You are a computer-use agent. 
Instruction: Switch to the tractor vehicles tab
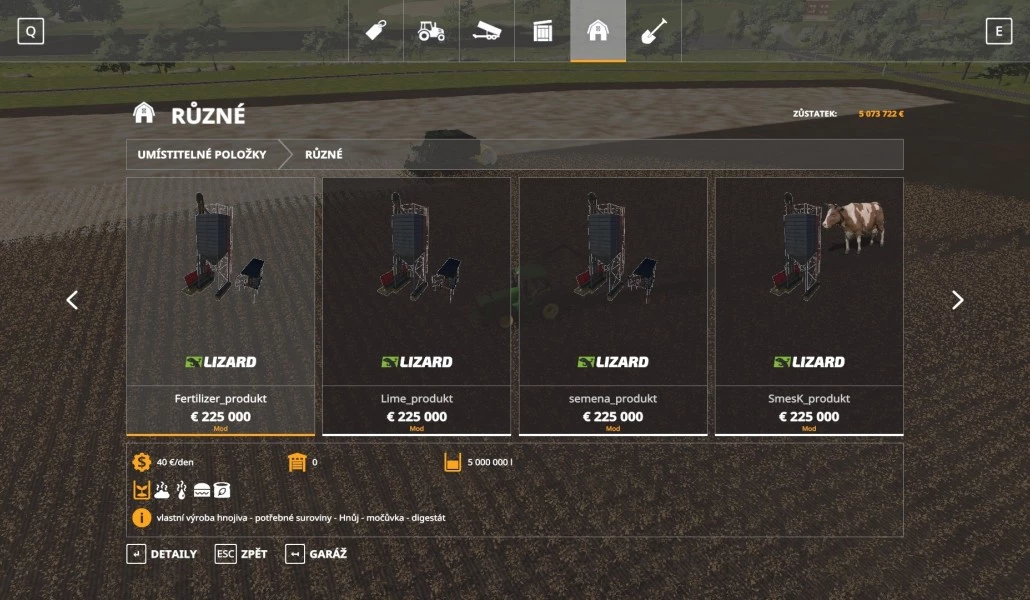coord(431,31)
